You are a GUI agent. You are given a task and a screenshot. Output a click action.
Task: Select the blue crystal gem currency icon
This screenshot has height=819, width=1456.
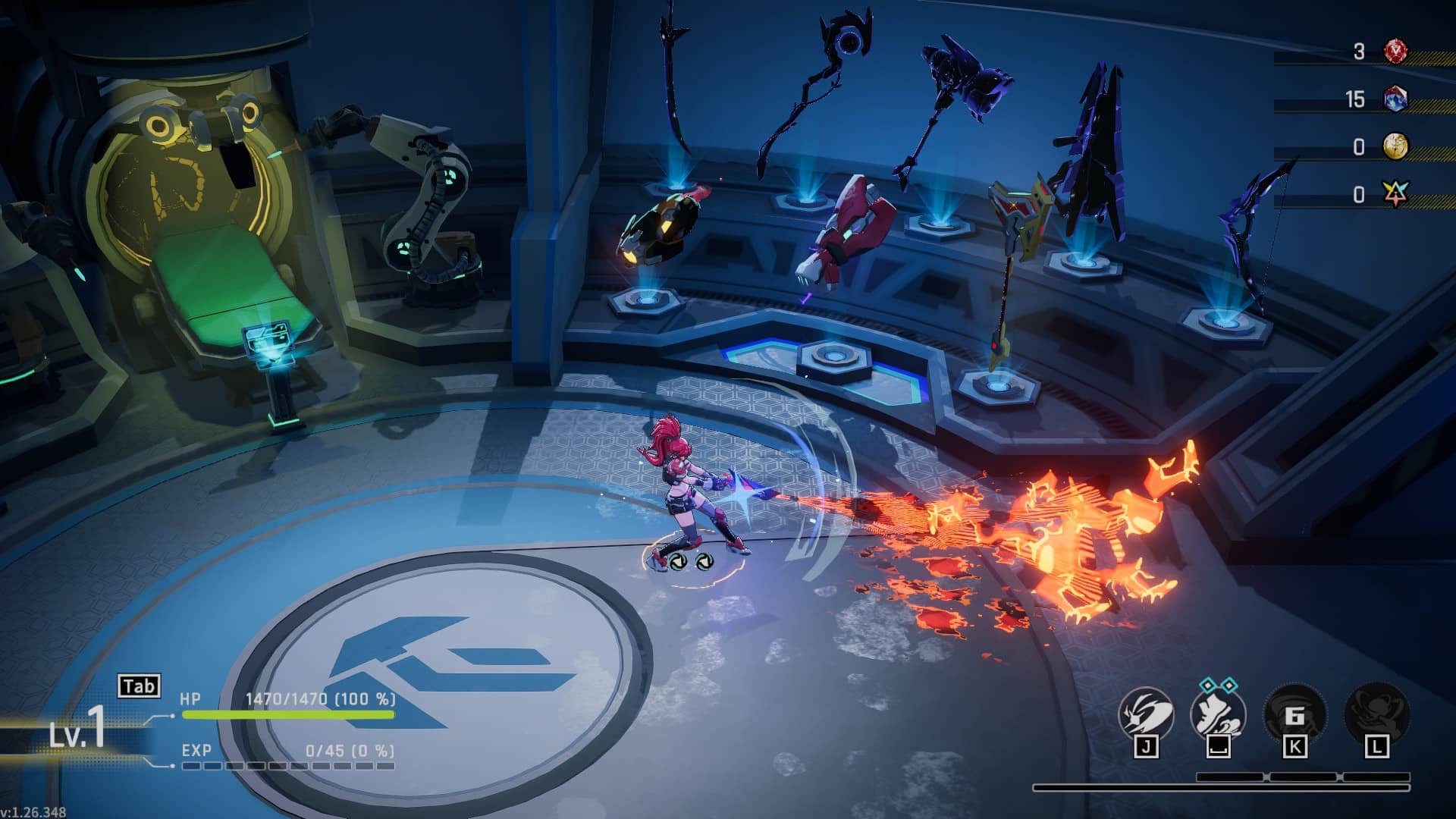[1395, 99]
